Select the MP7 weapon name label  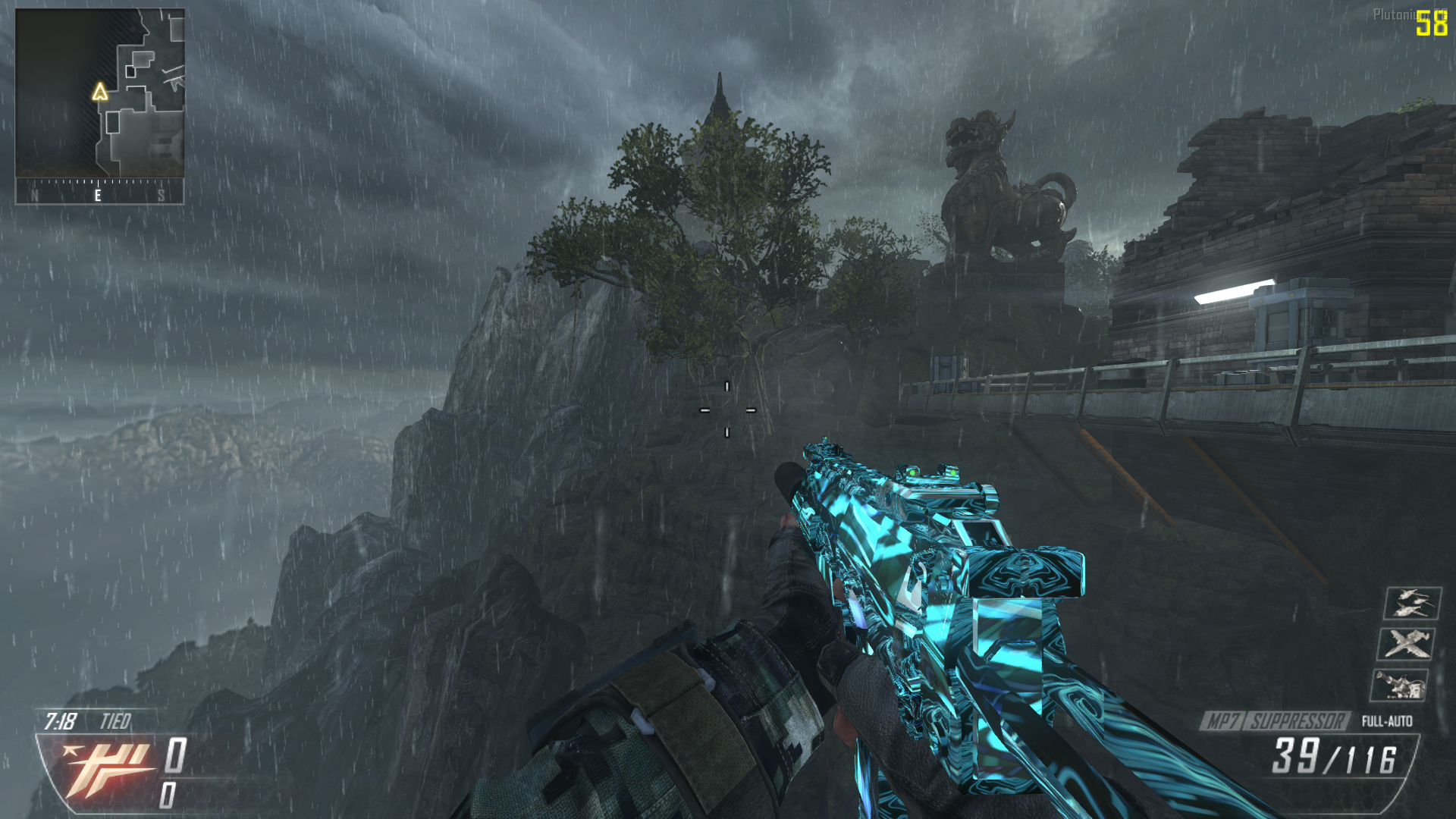pos(1222,721)
